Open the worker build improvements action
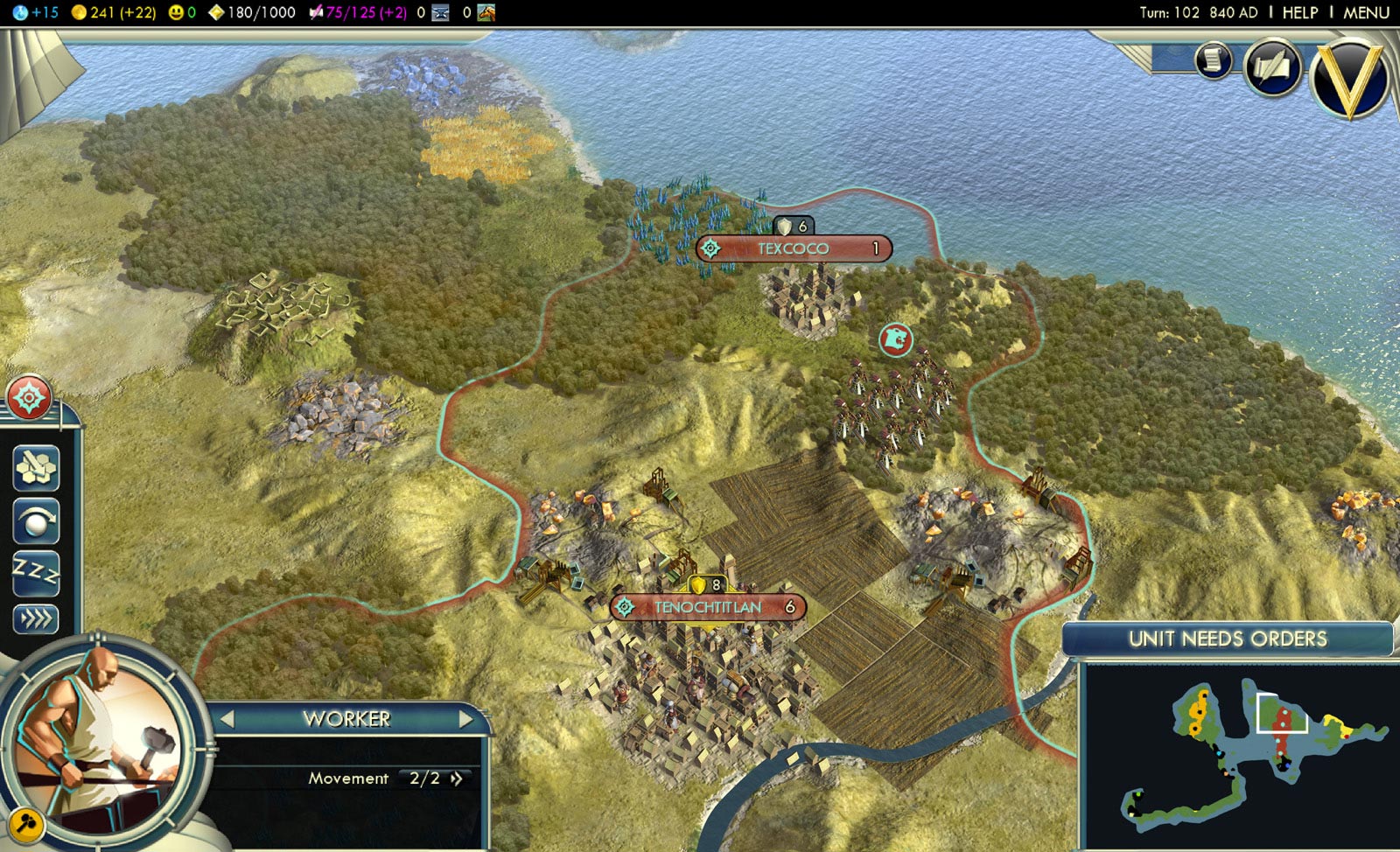This screenshot has height=852, width=1400. pos(36,466)
